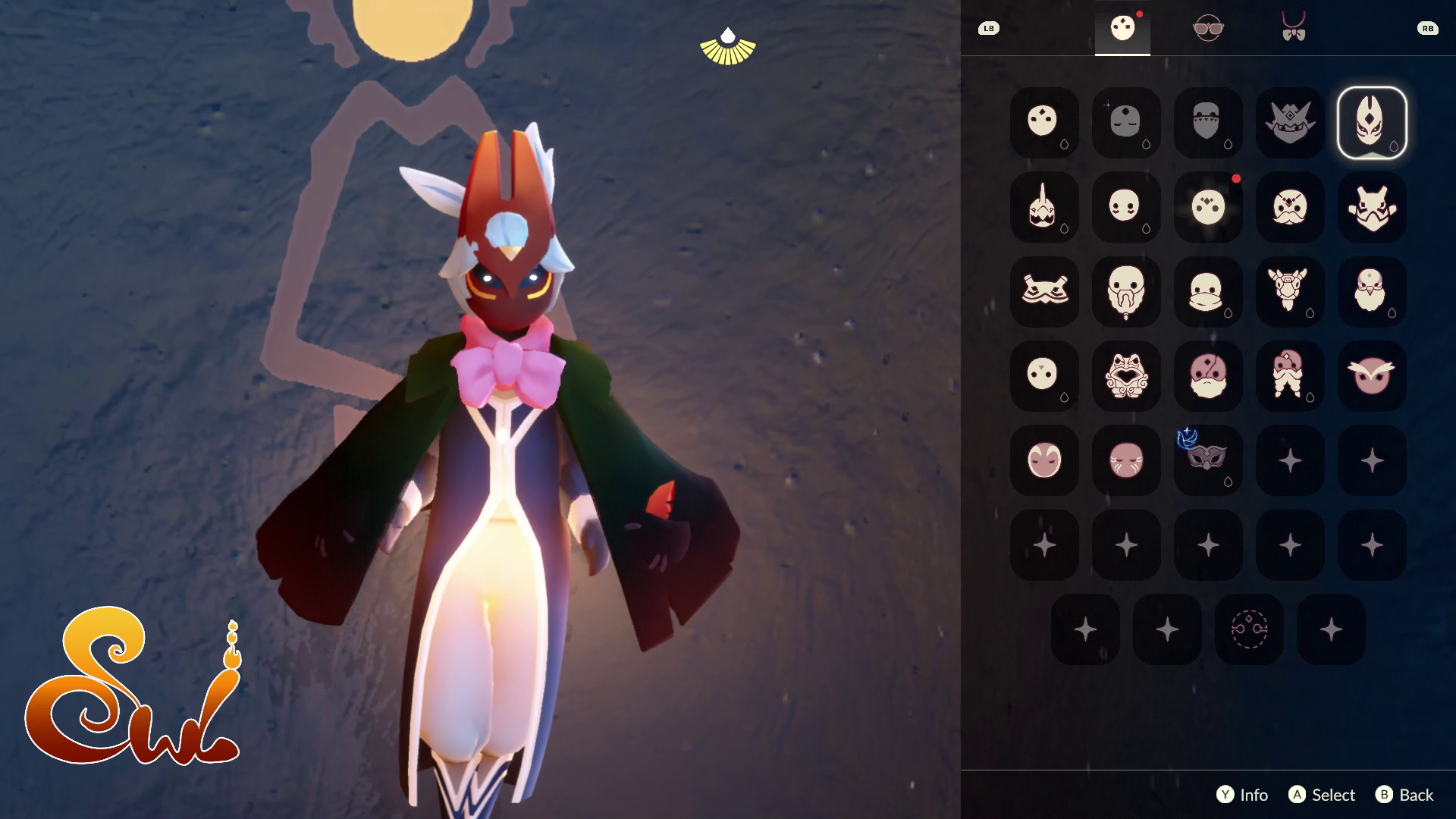The width and height of the screenshot is (1456, 819).
Task: Choose the pink braided-beard mask
Action: [1289, 376]
